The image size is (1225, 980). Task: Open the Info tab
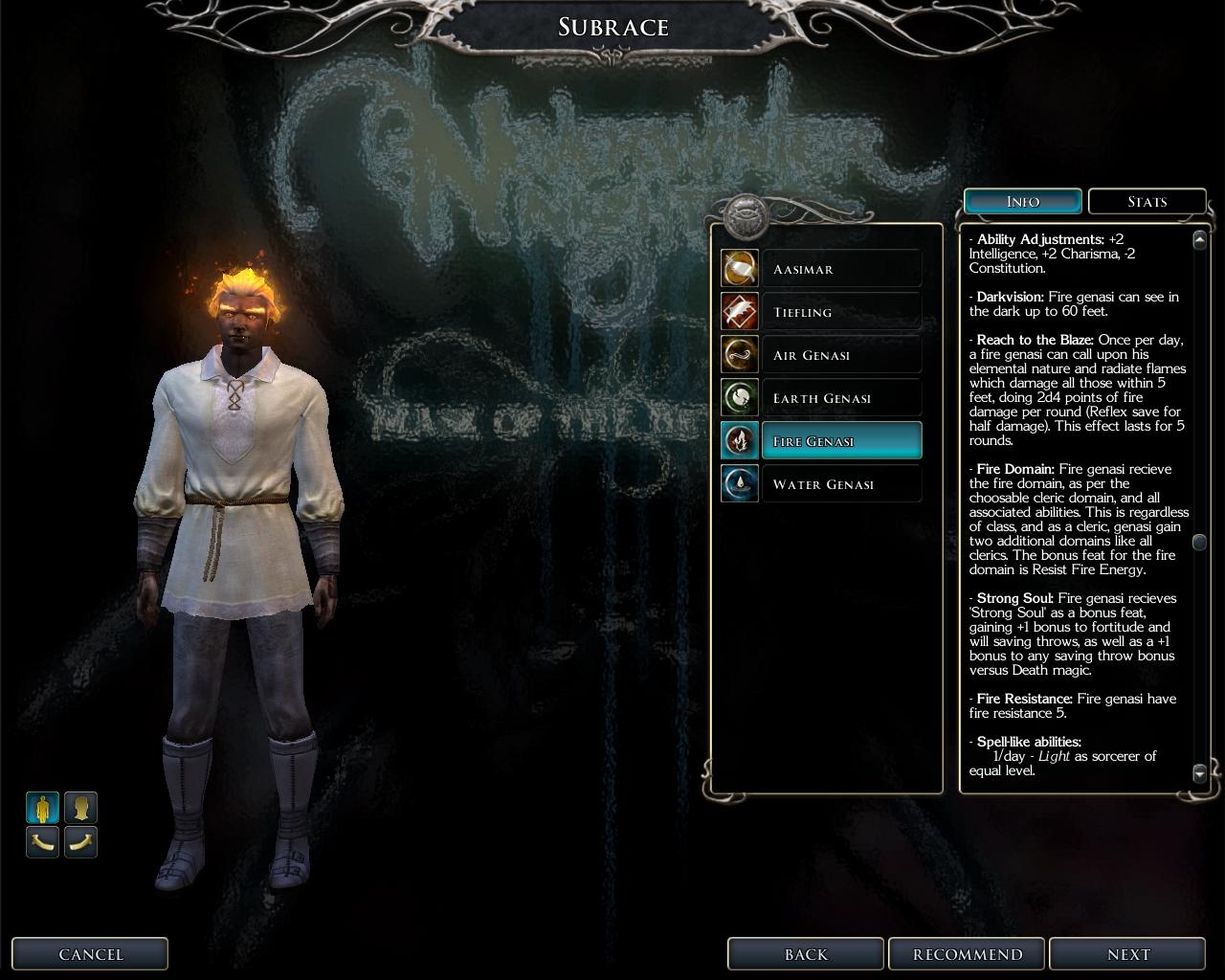click(1022, 201)
